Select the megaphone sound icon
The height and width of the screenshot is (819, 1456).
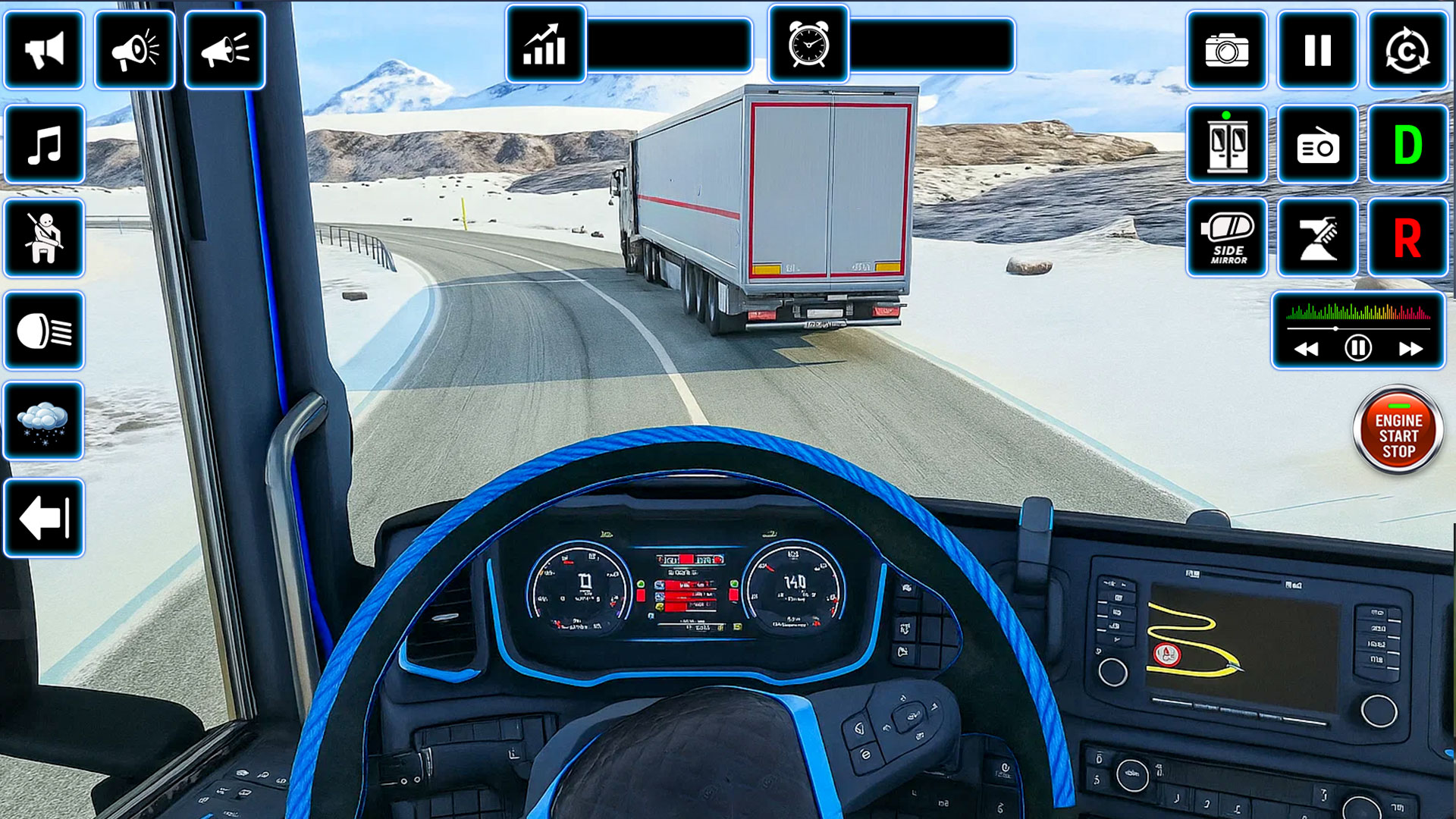point(135,49)
